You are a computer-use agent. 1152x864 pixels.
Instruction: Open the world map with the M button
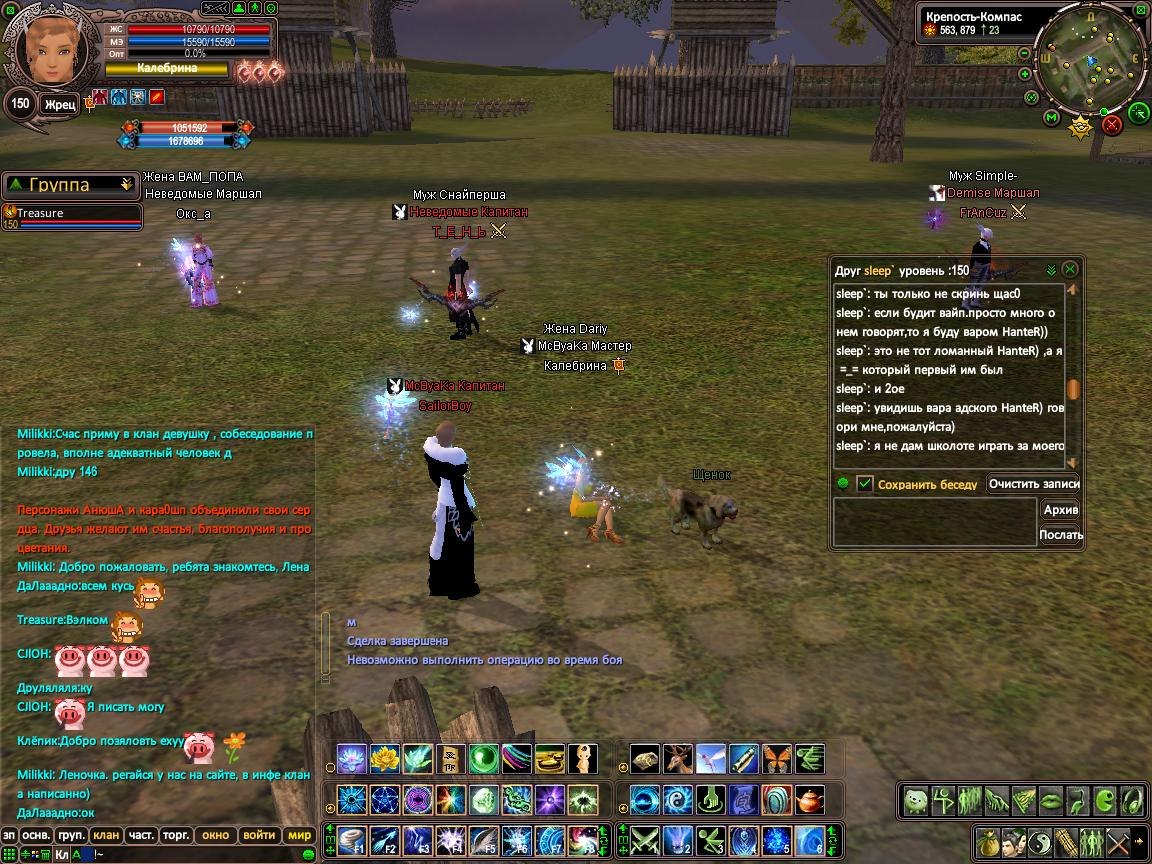[1051, 118]
